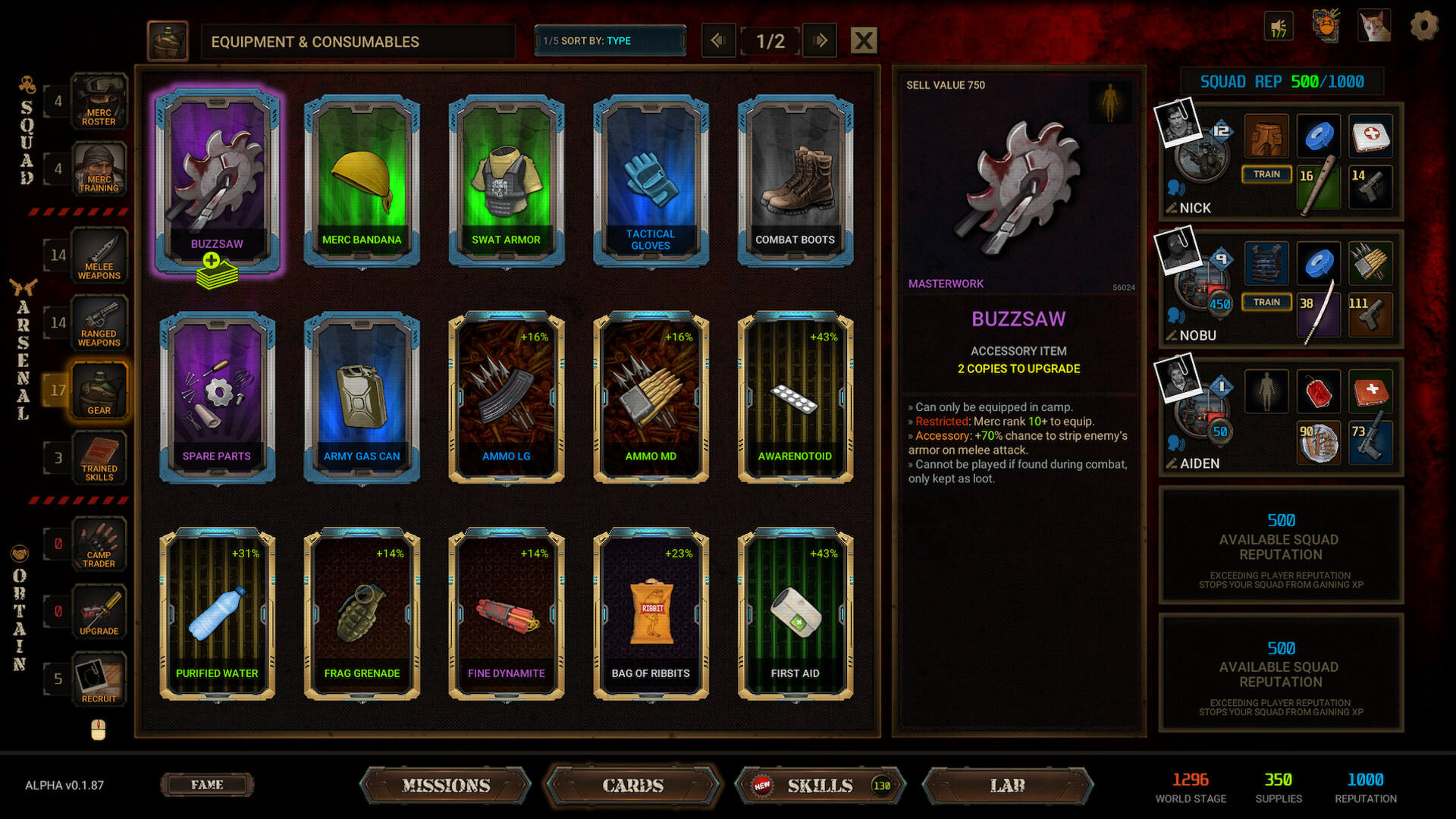Image resolution: width=1456 pixels, height=819 pixels.
Task: Open the Recruit section
Action: [99, 679]
